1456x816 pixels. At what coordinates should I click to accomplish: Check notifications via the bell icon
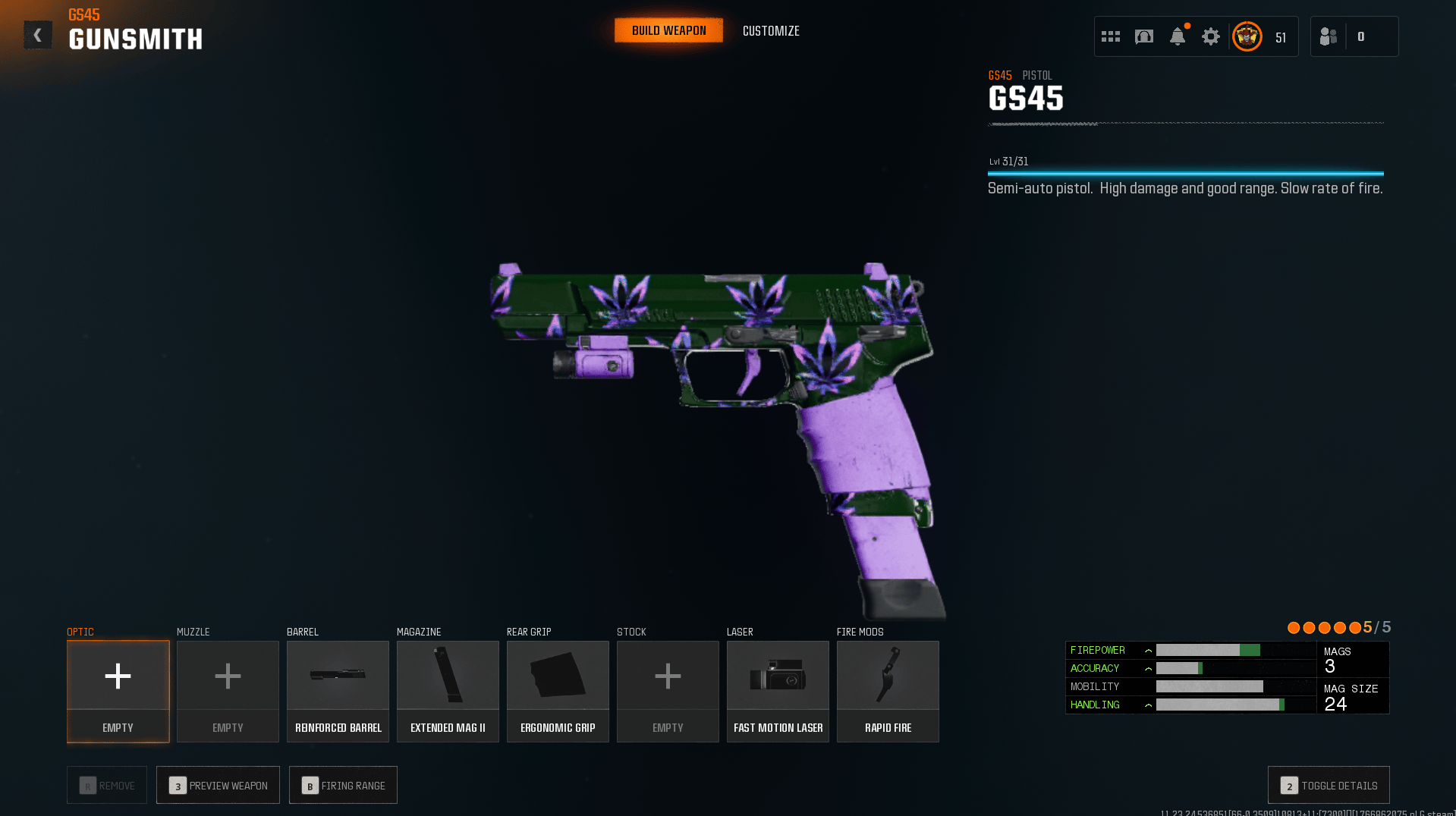pyautogui.click(x=1177, y=36)
